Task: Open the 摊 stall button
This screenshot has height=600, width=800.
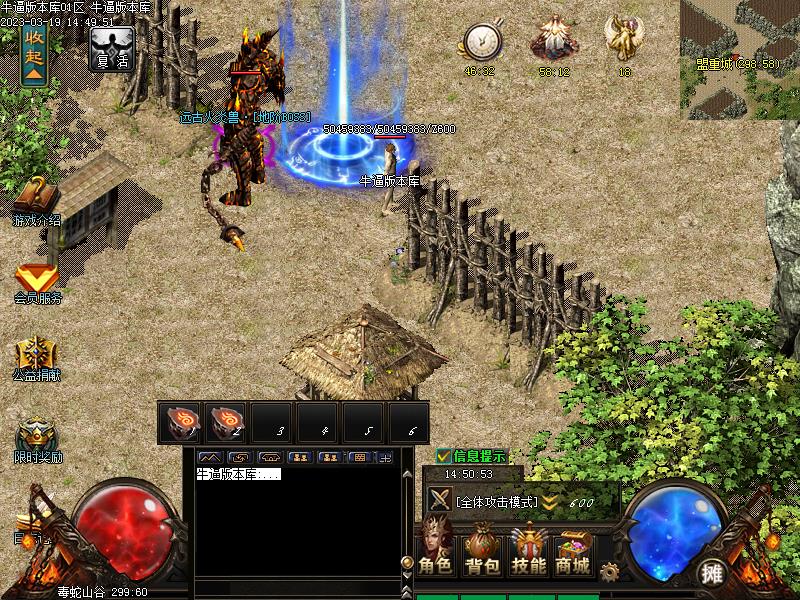Action: coord(712,573)
